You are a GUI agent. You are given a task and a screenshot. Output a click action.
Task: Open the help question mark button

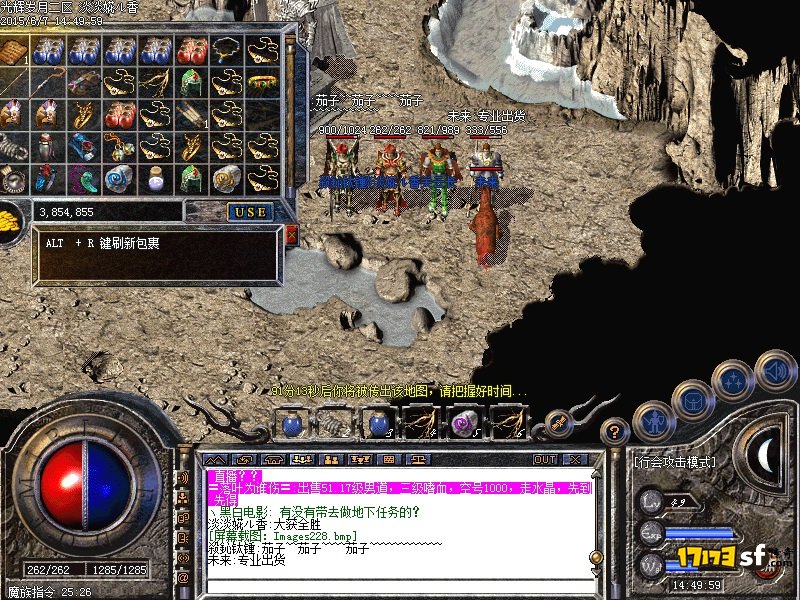coord(617,433)
